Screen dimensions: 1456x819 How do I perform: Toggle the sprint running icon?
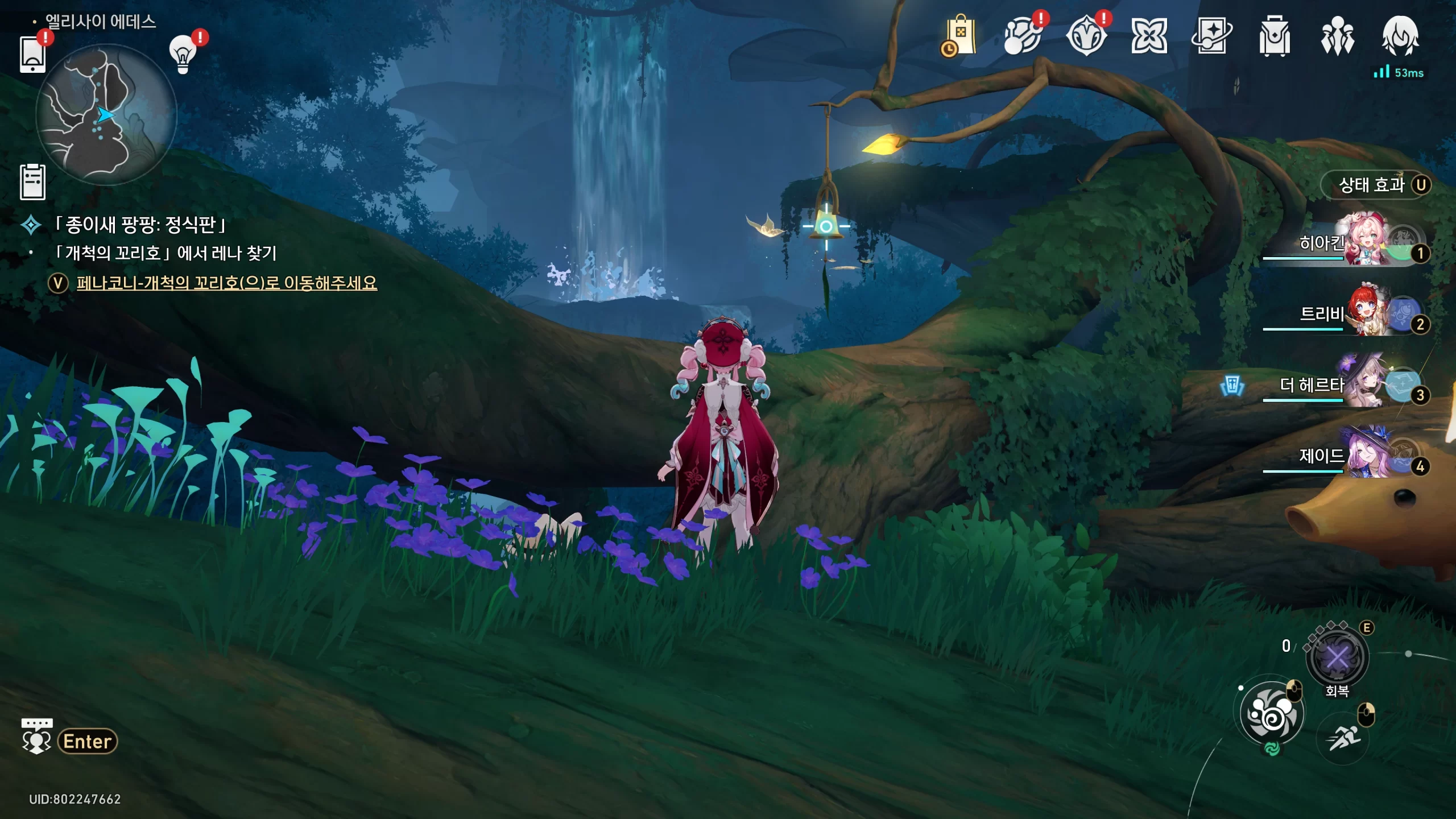[x=1343, y=739]
